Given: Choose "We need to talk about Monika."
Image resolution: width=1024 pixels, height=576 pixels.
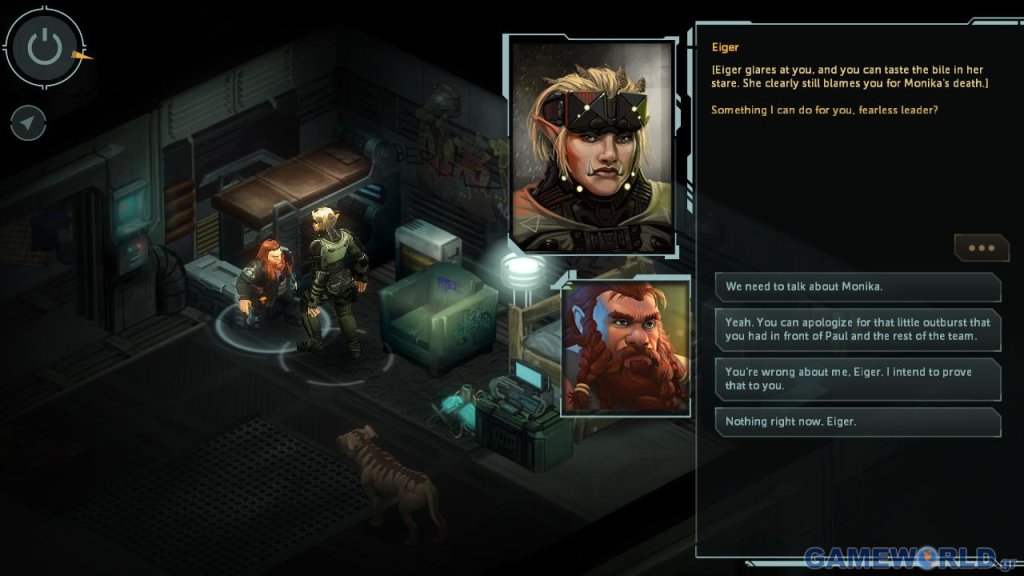Looking at the screenshot, I should coord(857,287).
